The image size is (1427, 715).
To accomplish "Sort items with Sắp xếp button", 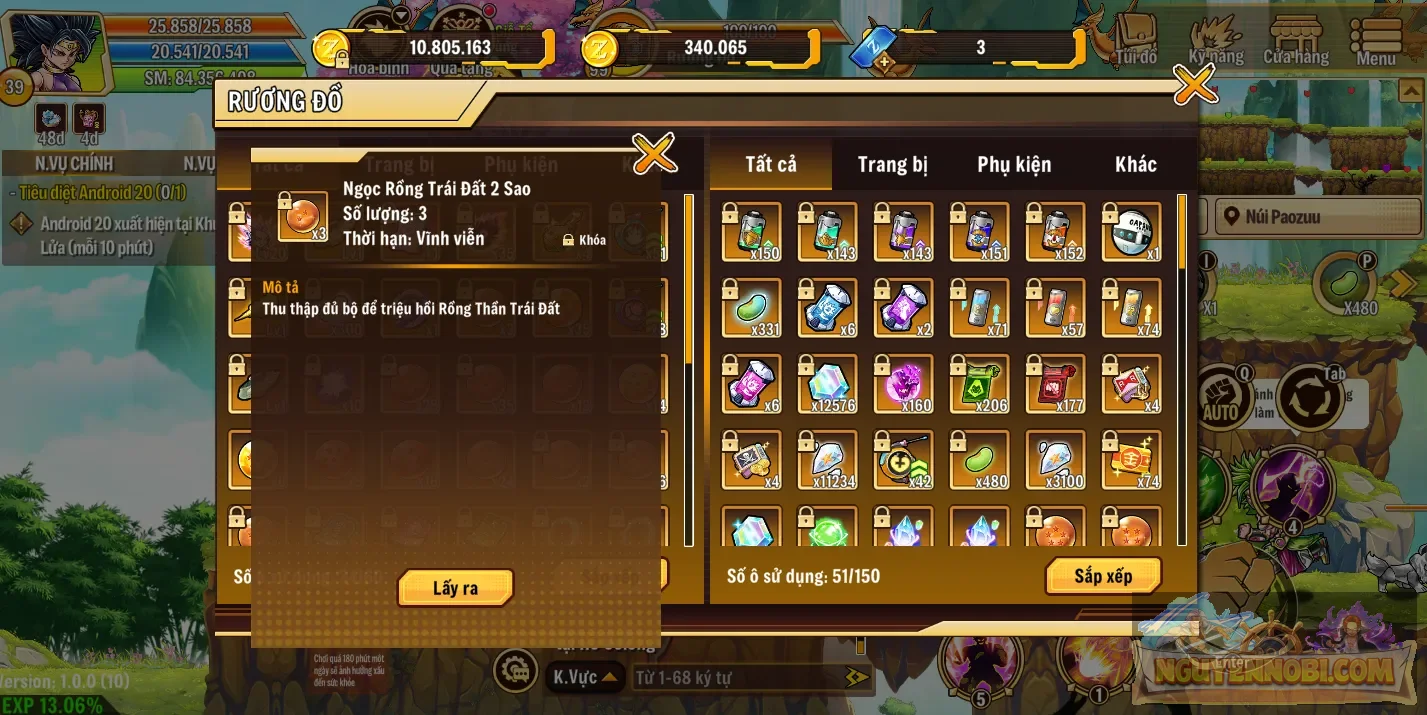I will point(1103,576).
